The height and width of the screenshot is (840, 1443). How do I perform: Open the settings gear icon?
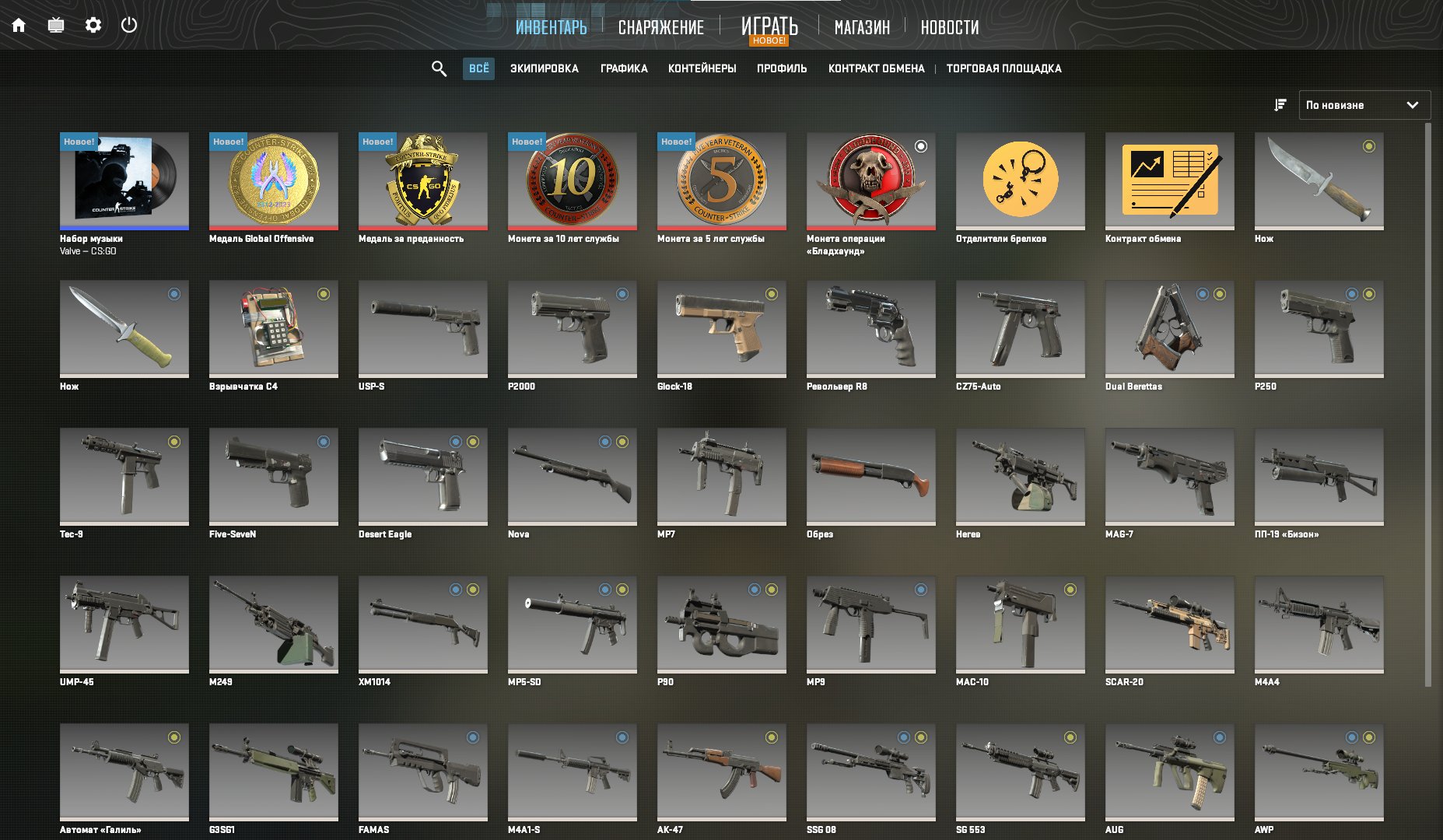(93, 25)
